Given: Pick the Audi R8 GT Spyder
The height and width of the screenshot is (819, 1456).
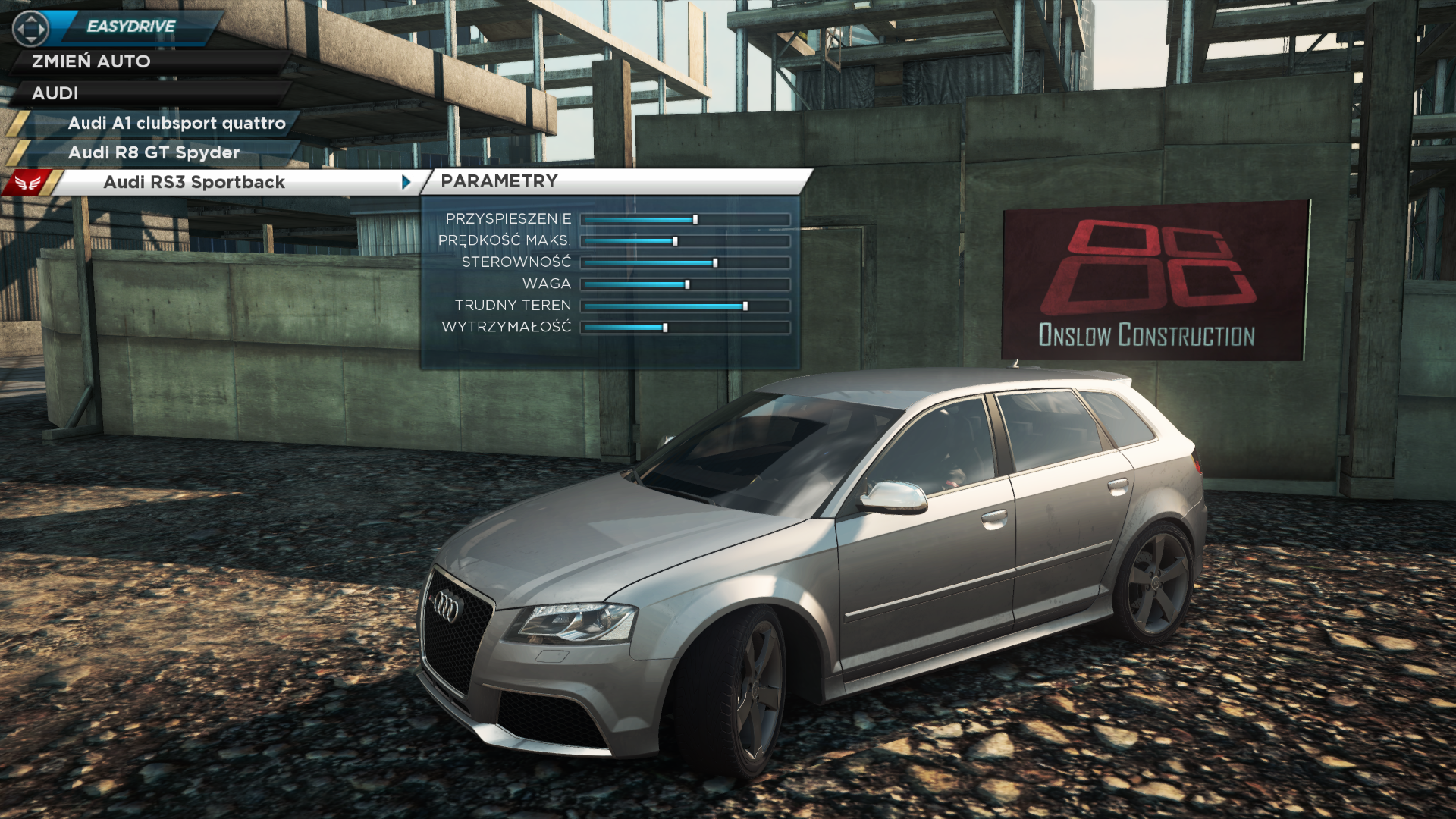Looking at the screenshot, I should point(153,152).
